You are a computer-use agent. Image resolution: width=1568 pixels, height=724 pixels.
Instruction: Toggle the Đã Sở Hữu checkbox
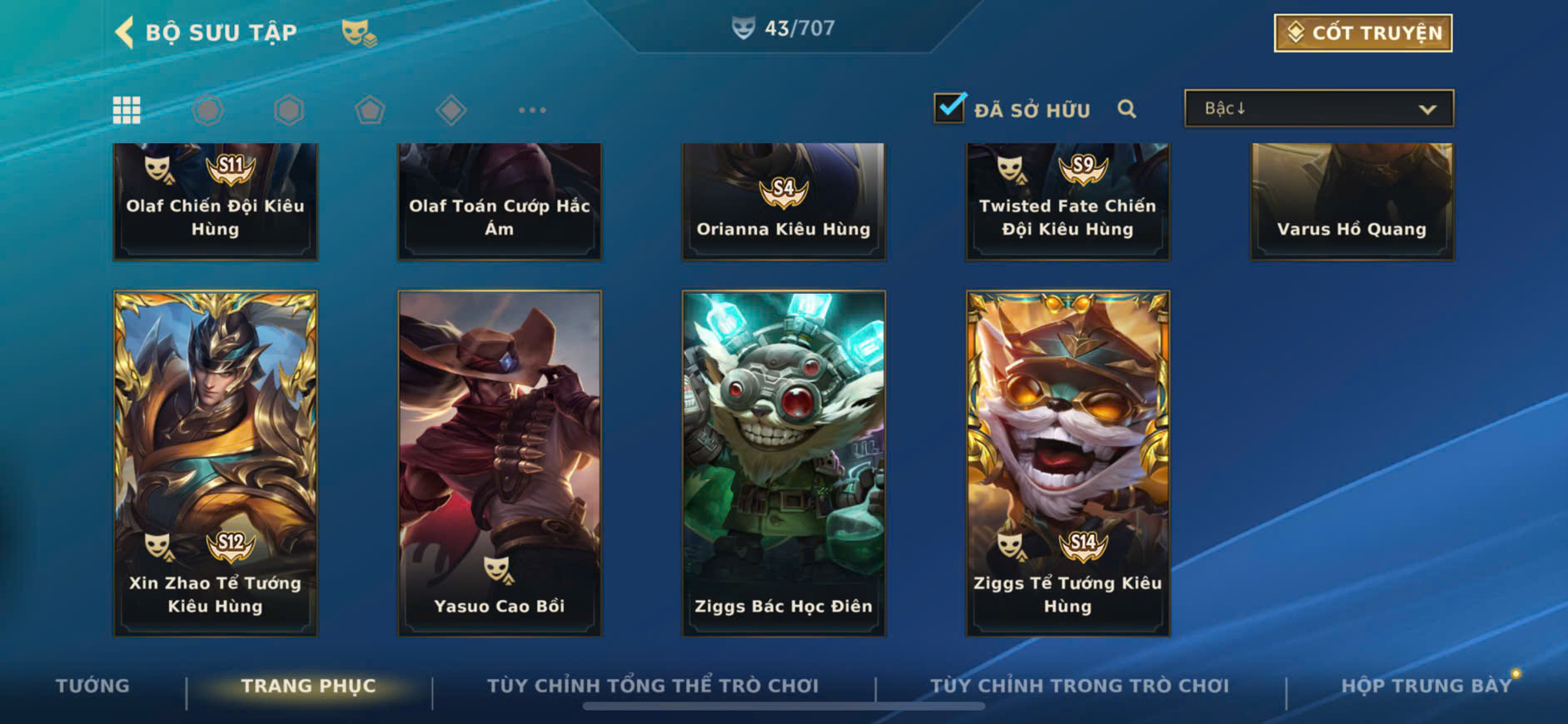click(x=949, y=108)
